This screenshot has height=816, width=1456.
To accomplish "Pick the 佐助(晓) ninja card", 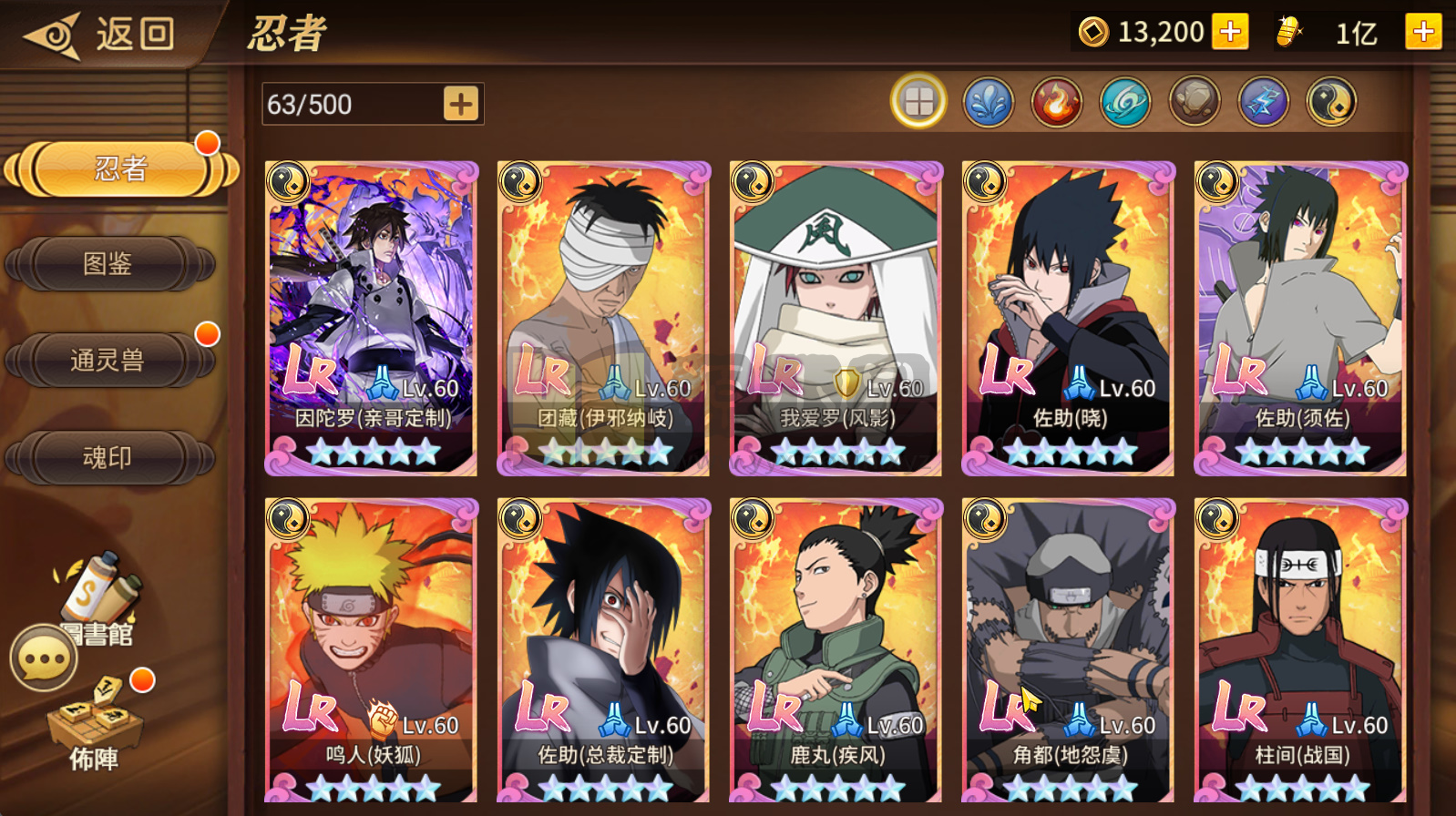I will [x=1069, y=319].
